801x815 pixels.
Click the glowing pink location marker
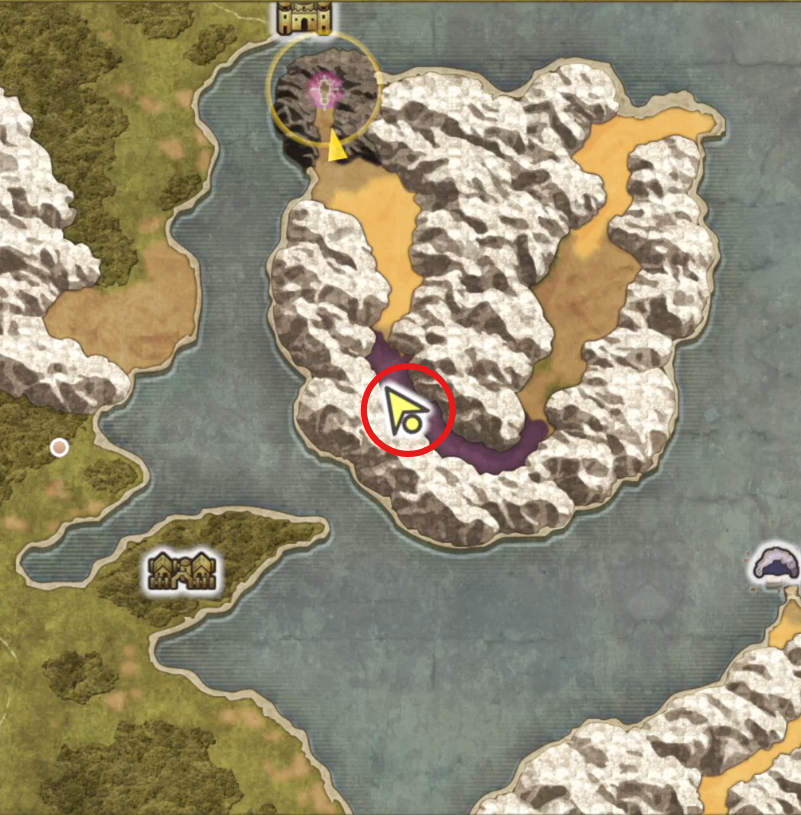(x=325, y=91)
